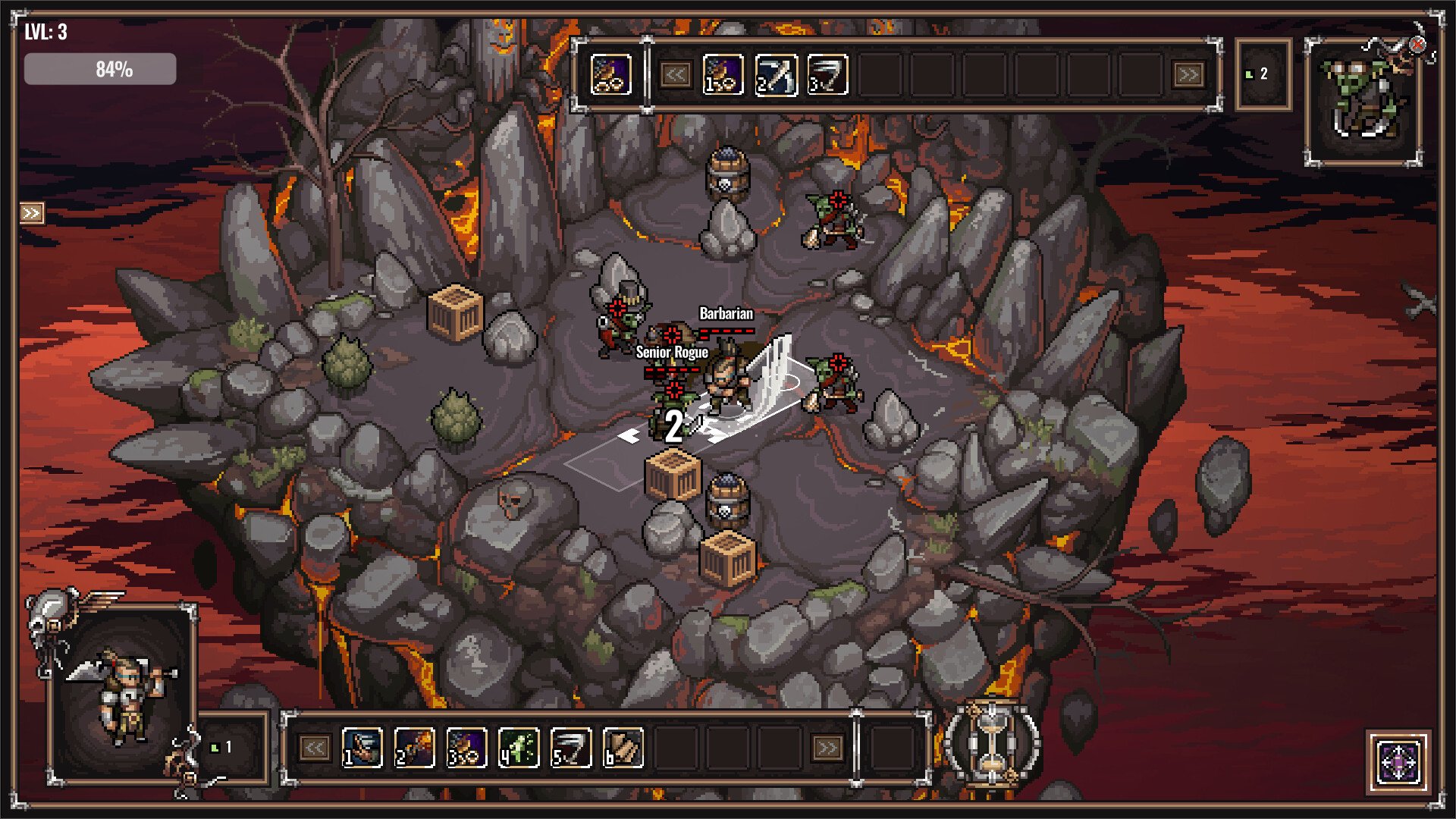
Task: Inspect enemy ability slot 1
Action: point(723,74)
